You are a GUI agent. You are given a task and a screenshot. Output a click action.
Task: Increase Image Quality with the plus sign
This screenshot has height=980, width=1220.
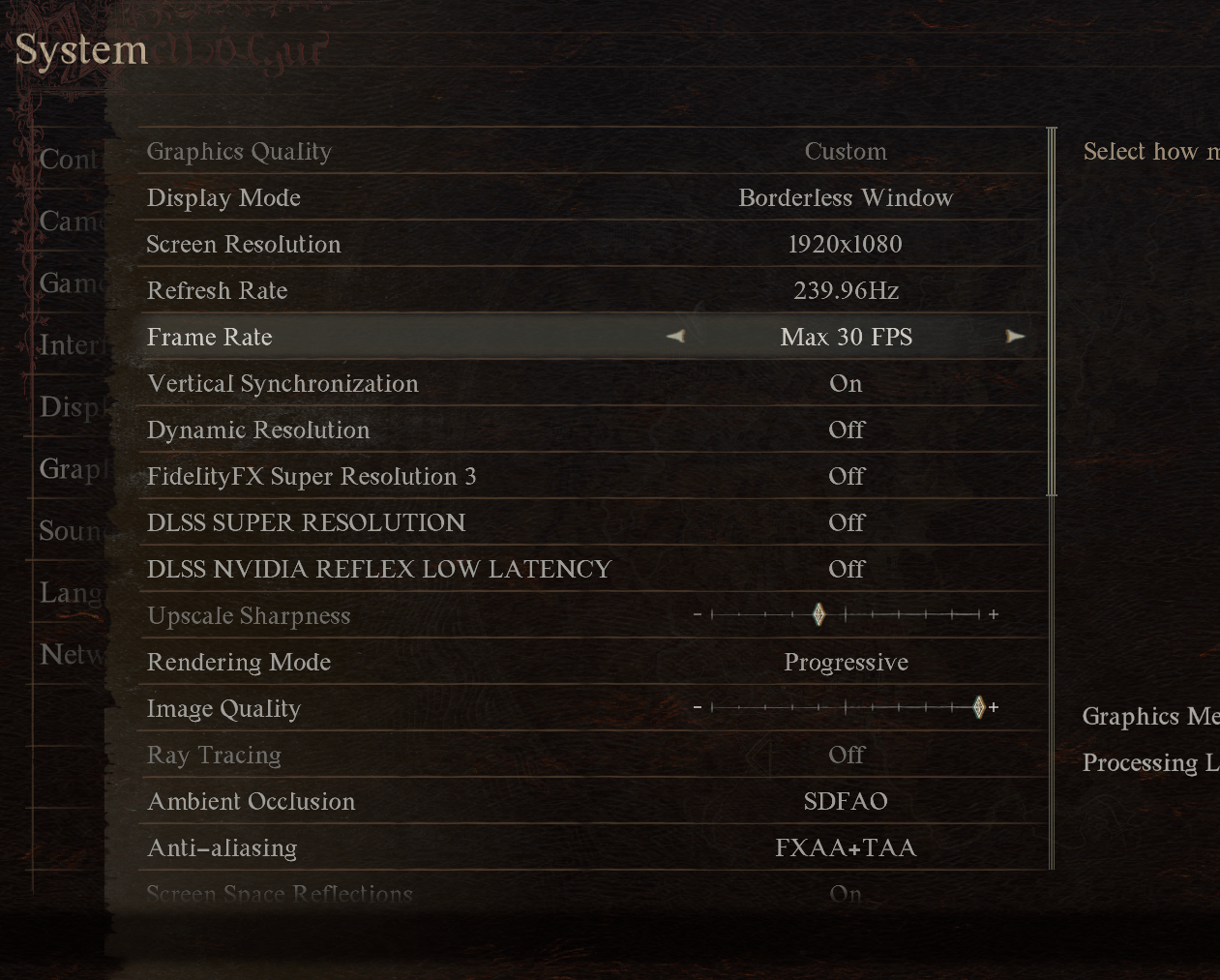point(994,708)
